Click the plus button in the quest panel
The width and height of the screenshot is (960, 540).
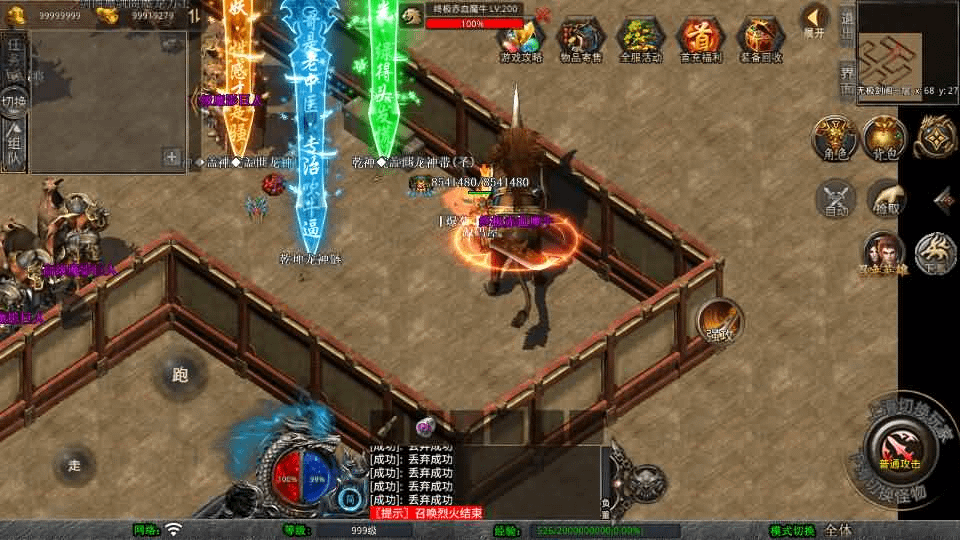pos(172,157)
